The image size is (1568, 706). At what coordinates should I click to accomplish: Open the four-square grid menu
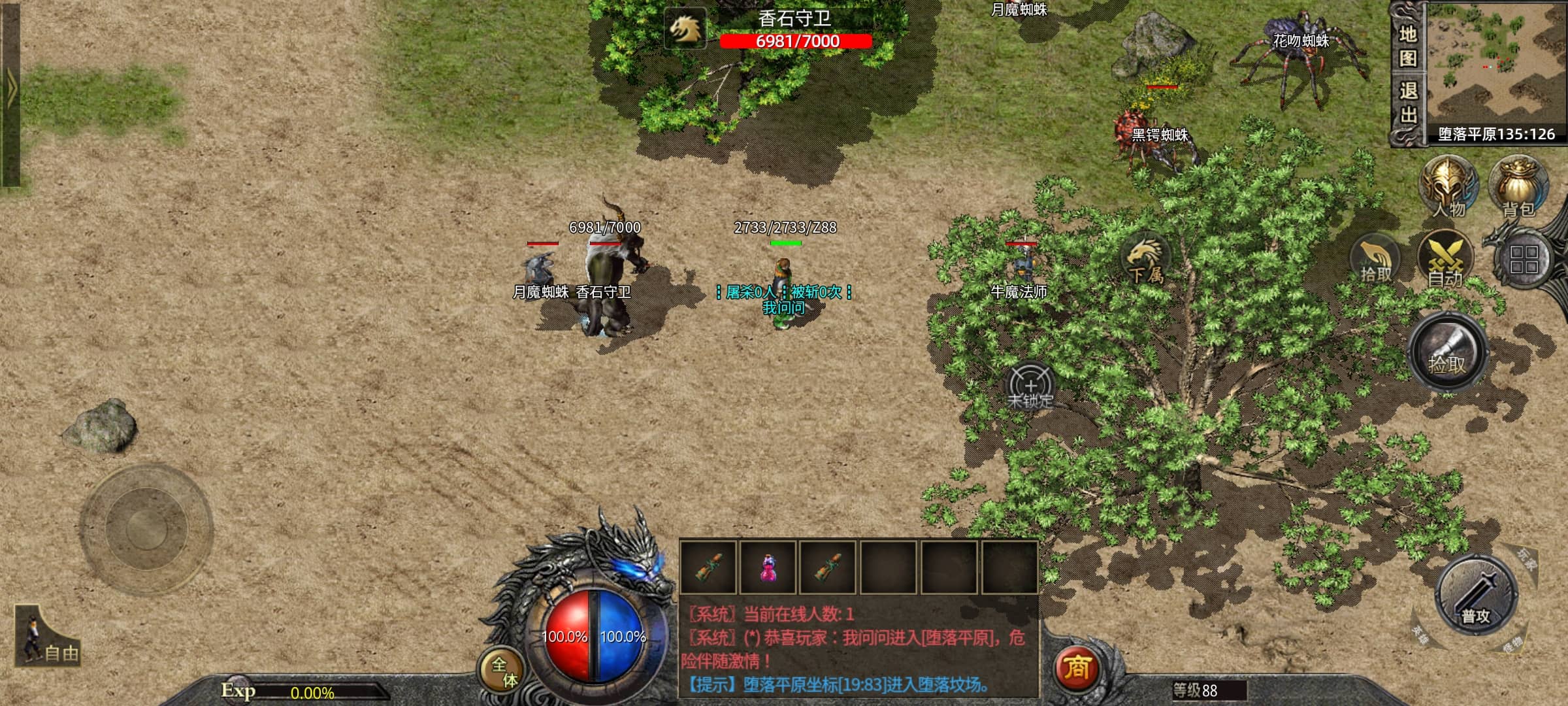coord(1524,260)
